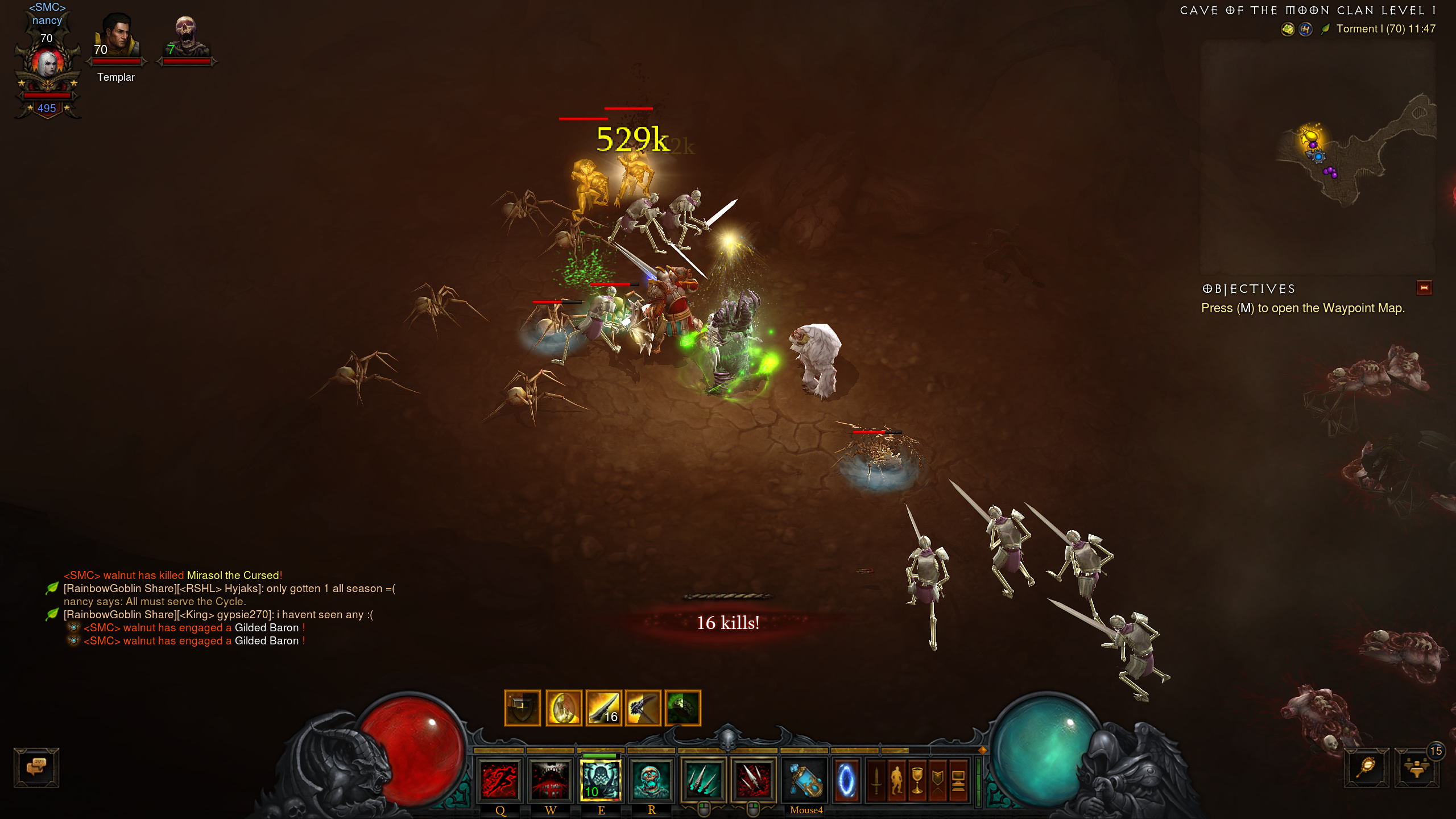Drink the blue health potion
Viewport: 1456px width, 819px height.
click(805, 780)
